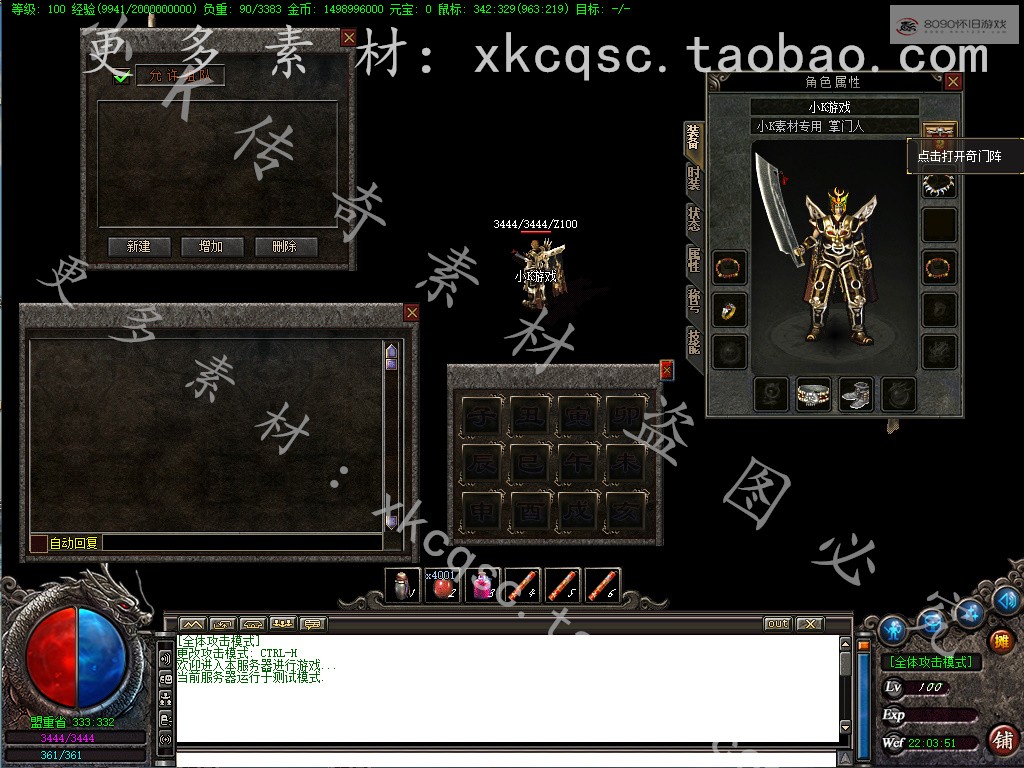Close the group team panel
Viewport: 1024px width, 768px height.
coord(348,37)
